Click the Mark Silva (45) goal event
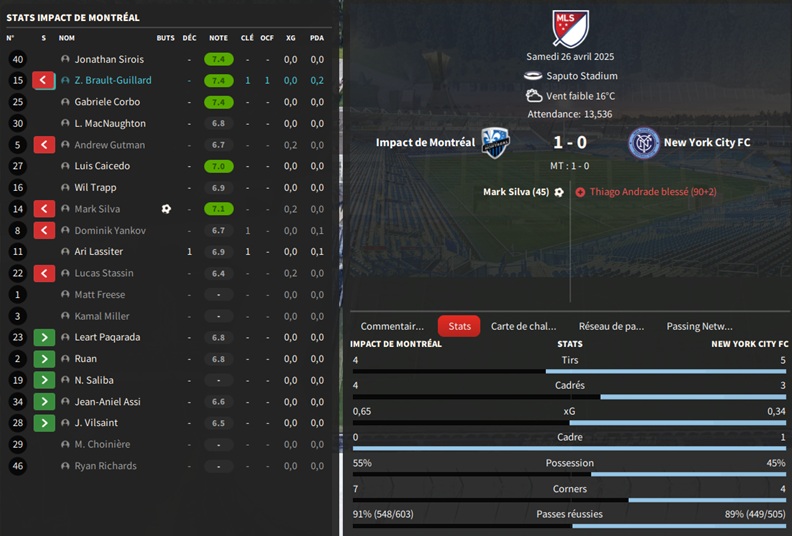 (x=516, y=192)
